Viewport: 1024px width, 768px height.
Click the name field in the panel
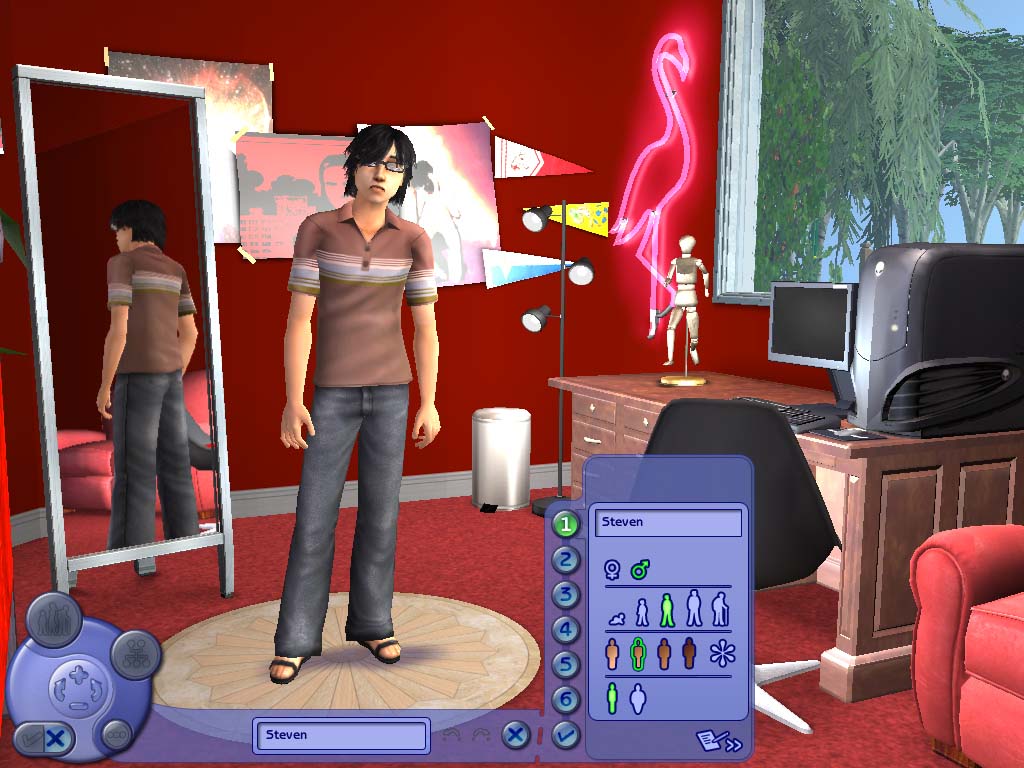coord(668,522)
